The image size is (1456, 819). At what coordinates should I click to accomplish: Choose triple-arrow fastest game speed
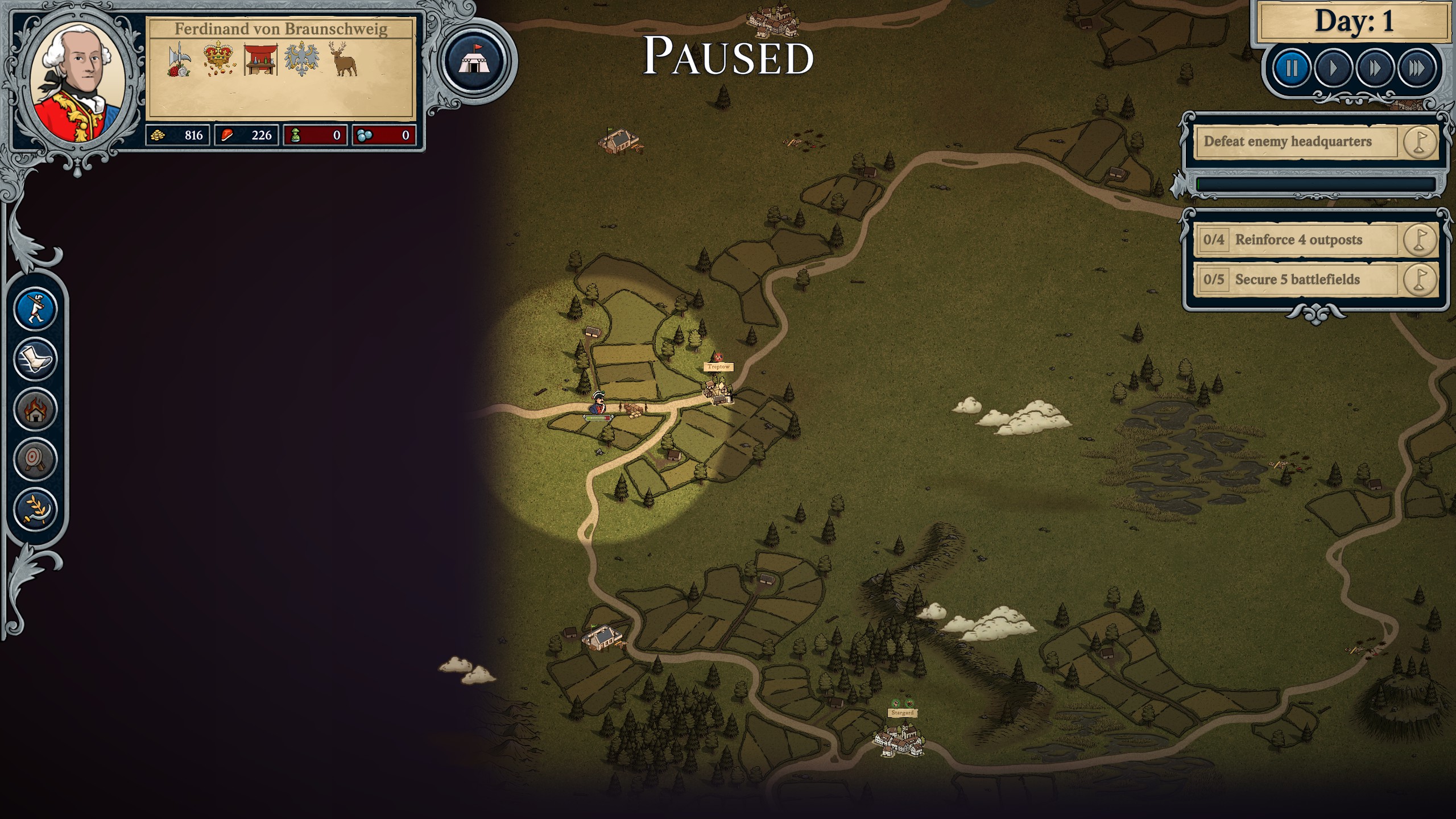(x=1416, y=69)
